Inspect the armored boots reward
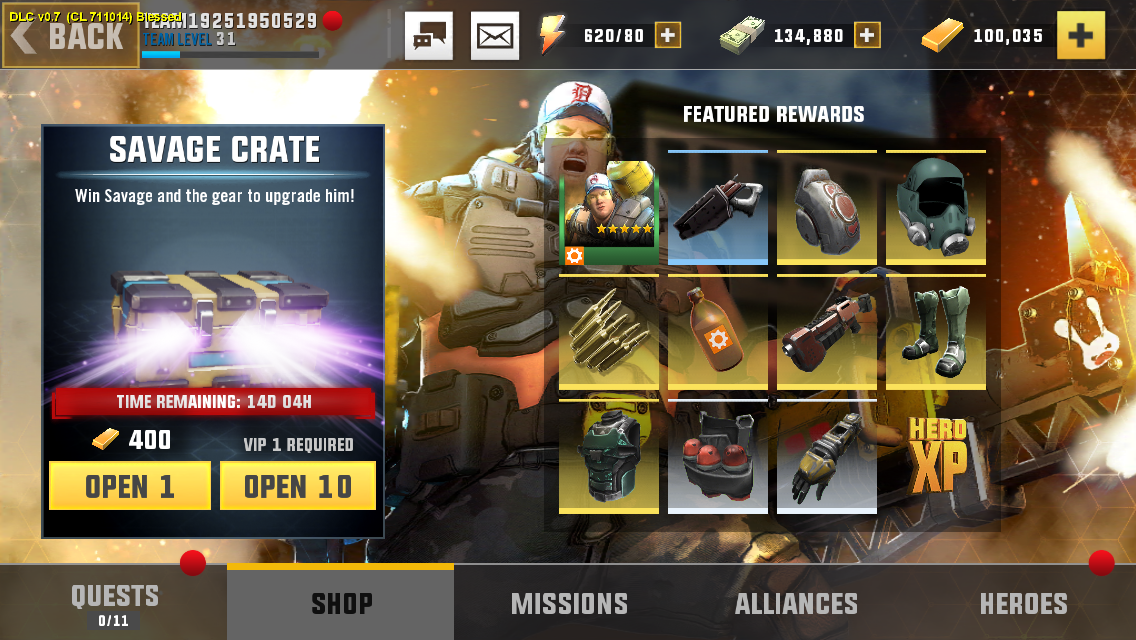This screenshot has width=1136, height=640. tap(936, 333)
